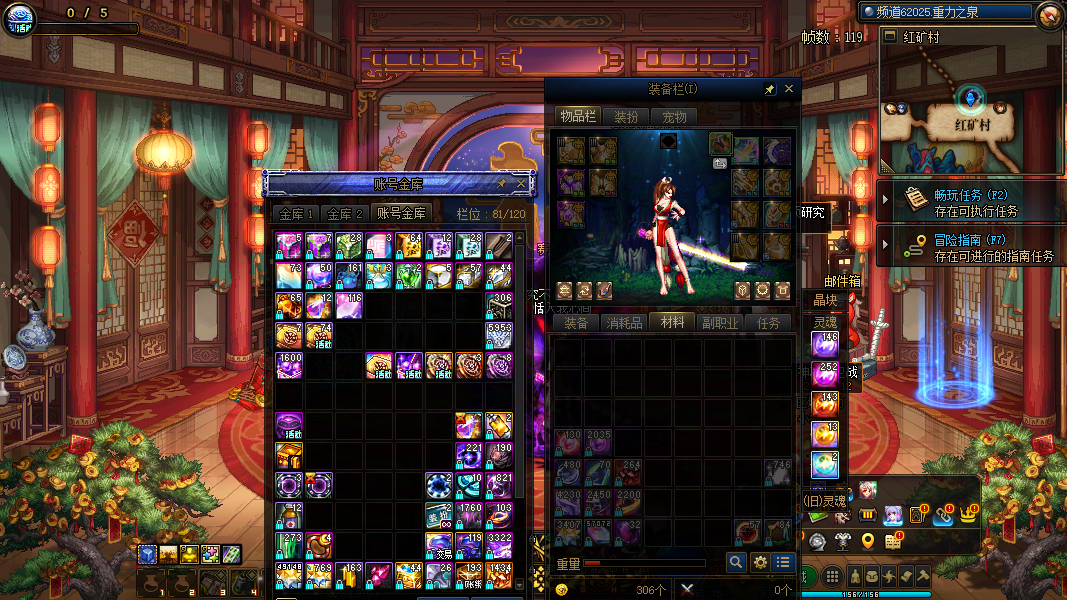The width and height of the screenshot is (1067, 600).
Task: Select the 账号金库 account vault tab
Action: pyautogui.click(x=401, y=214)
